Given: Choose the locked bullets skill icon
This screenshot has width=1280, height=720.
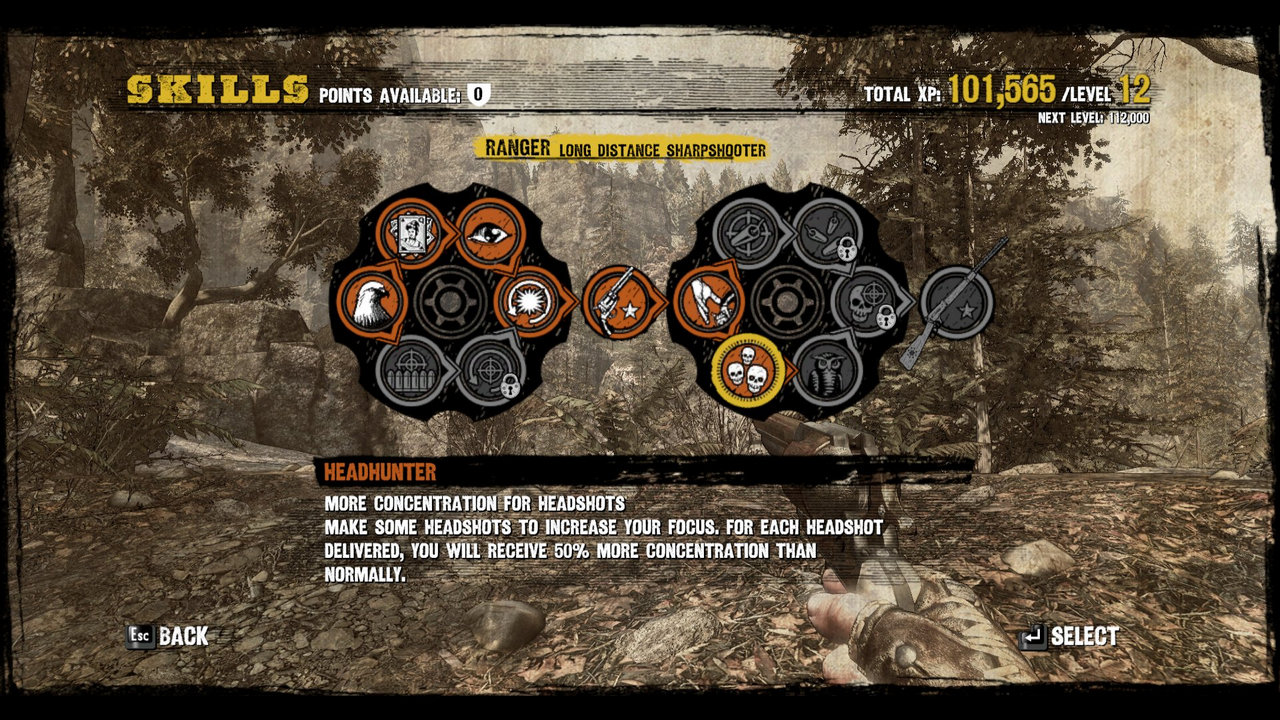Looking at the screenshot, I should point(828,233).
